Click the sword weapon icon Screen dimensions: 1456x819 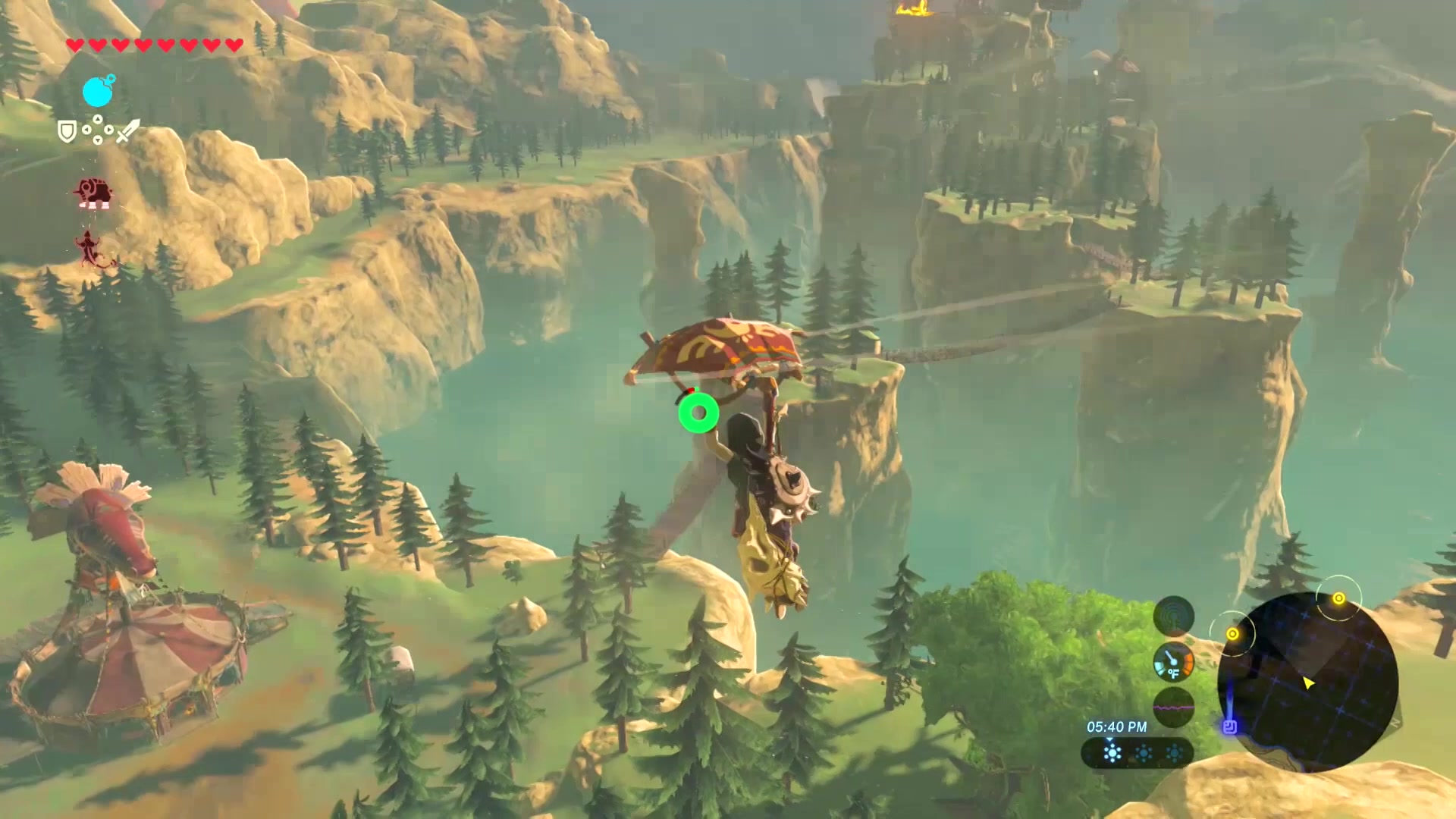point(127,131)
